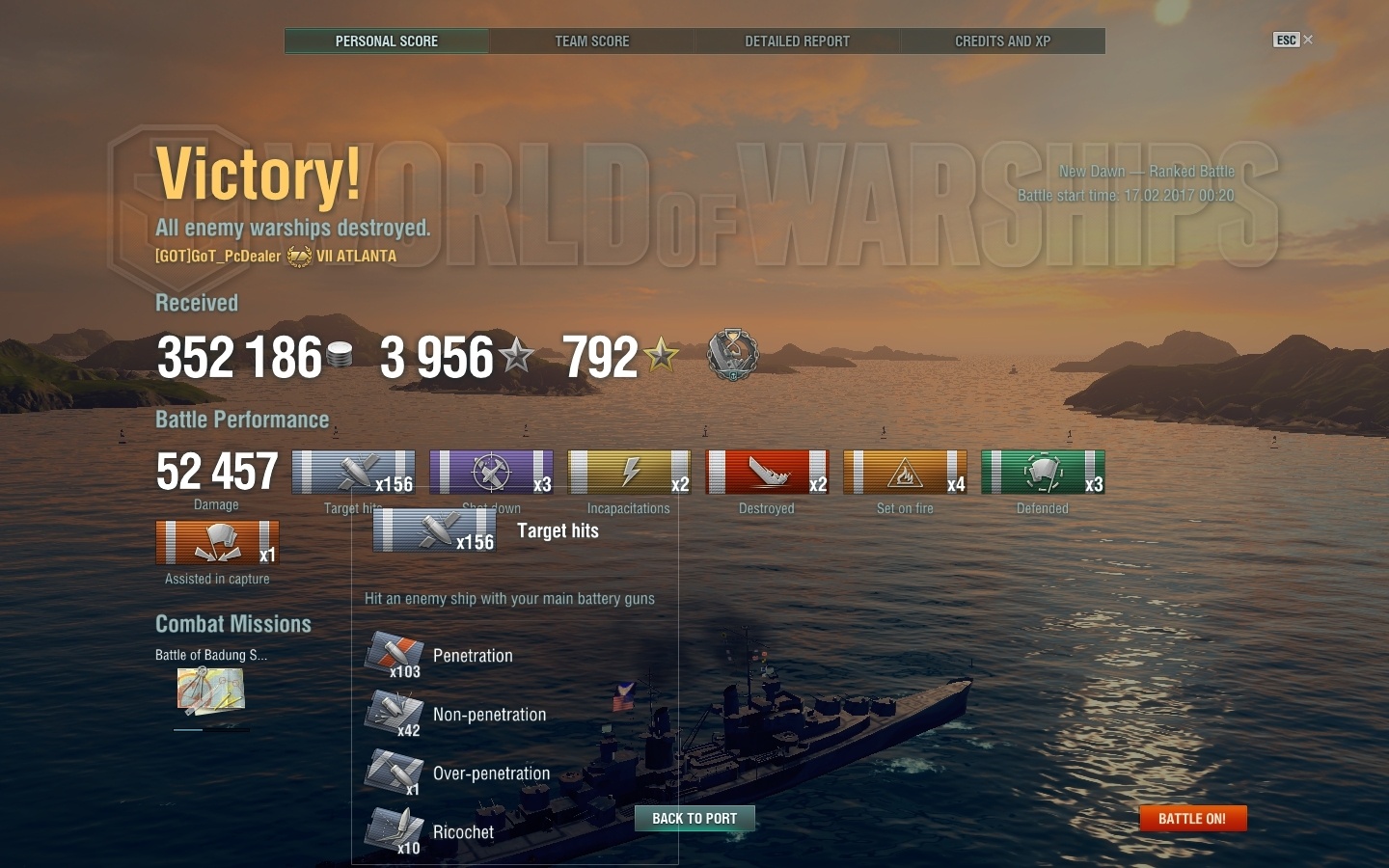This screenshot has height=868, width=1389.
Task: Start next match with Battle On!
Action: click(x=1192, y=819)
